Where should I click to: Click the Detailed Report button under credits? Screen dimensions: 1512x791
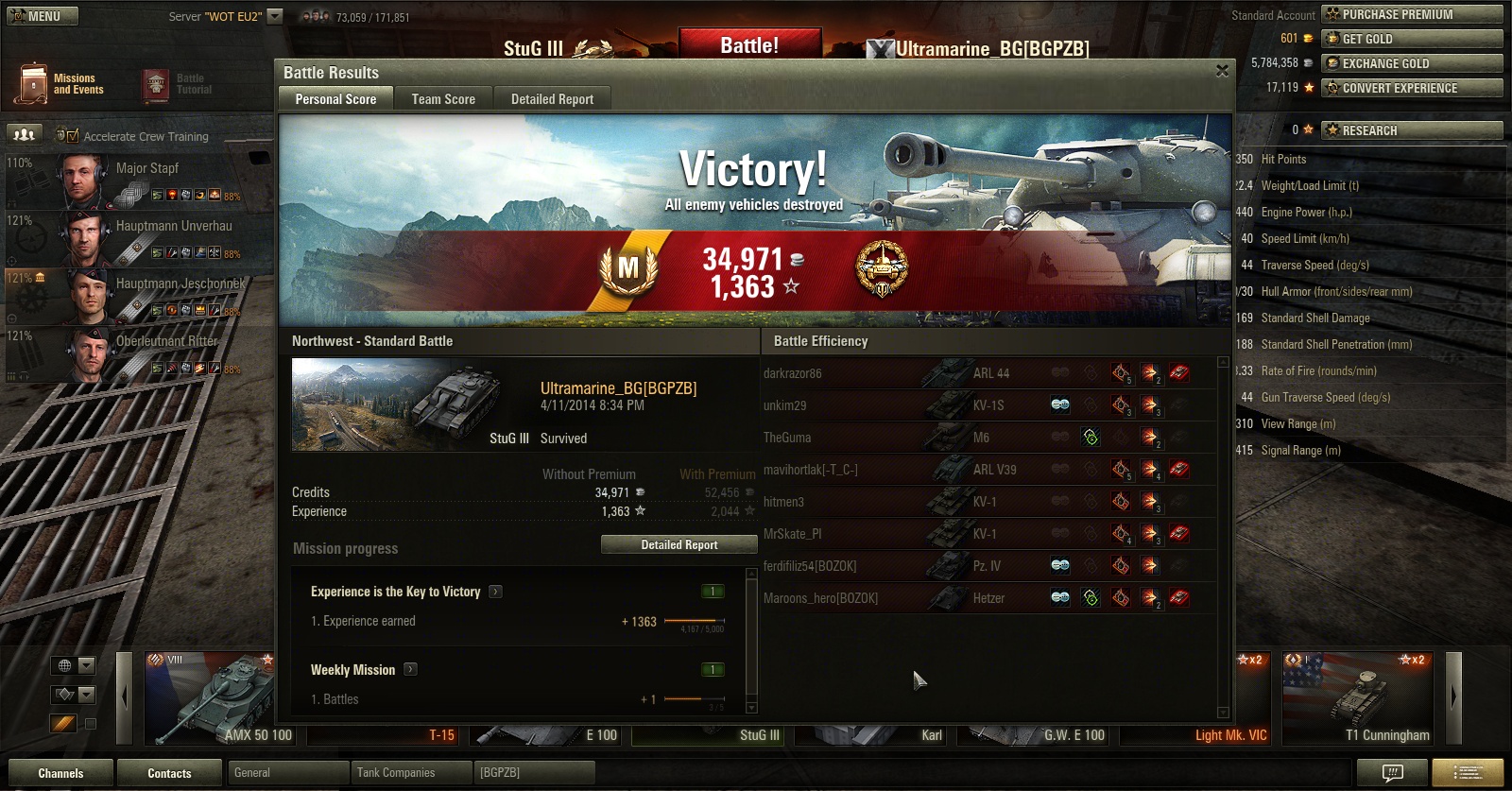[679, 545]
